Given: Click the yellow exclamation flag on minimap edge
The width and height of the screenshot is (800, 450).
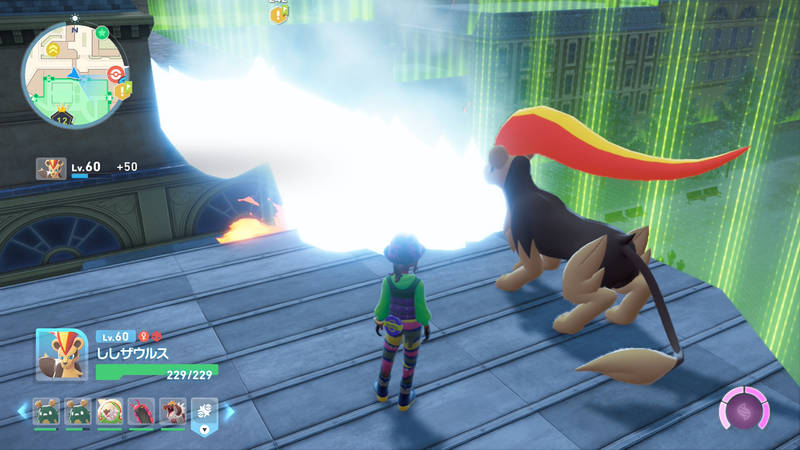Looking at the screenshot, I should point(124,90).
